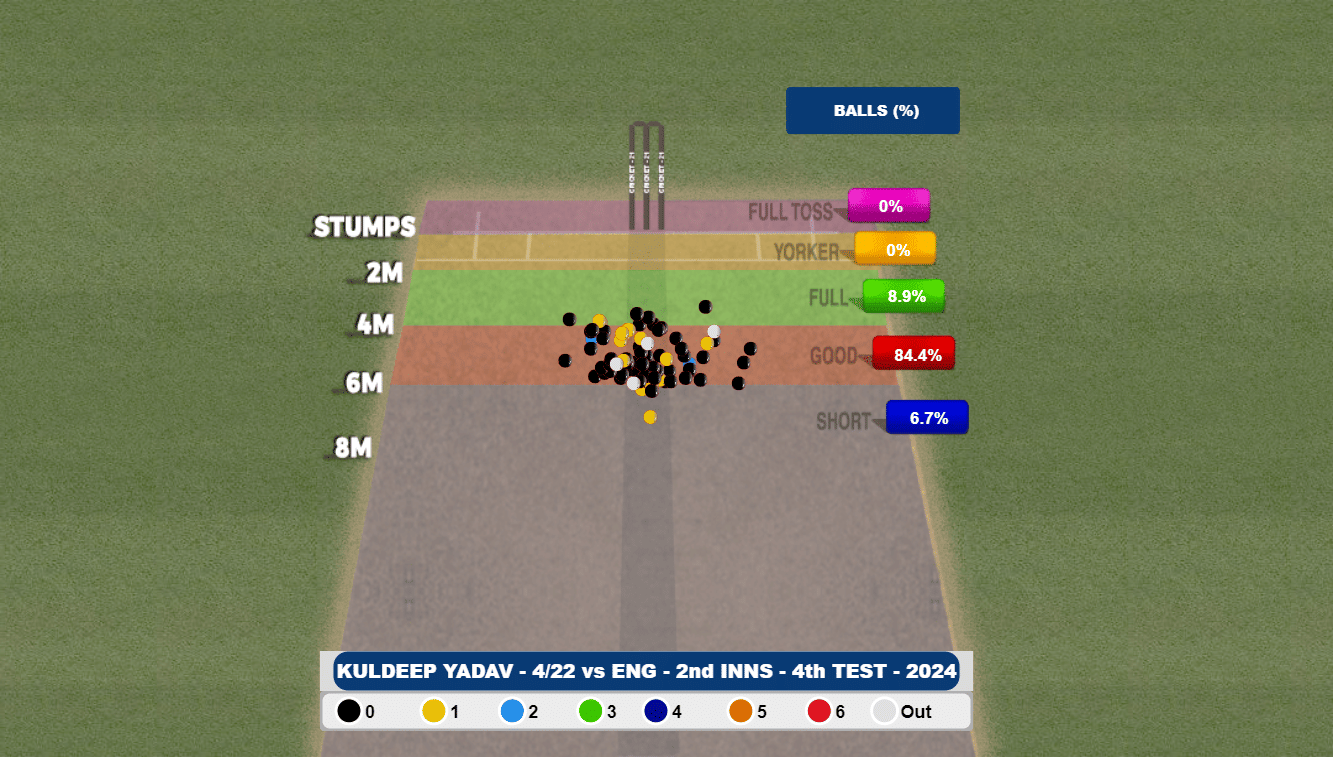The image size is (1333, 757).
Task: Toggle the yellow 1 run legend entry
Action: tap(434, 711)
